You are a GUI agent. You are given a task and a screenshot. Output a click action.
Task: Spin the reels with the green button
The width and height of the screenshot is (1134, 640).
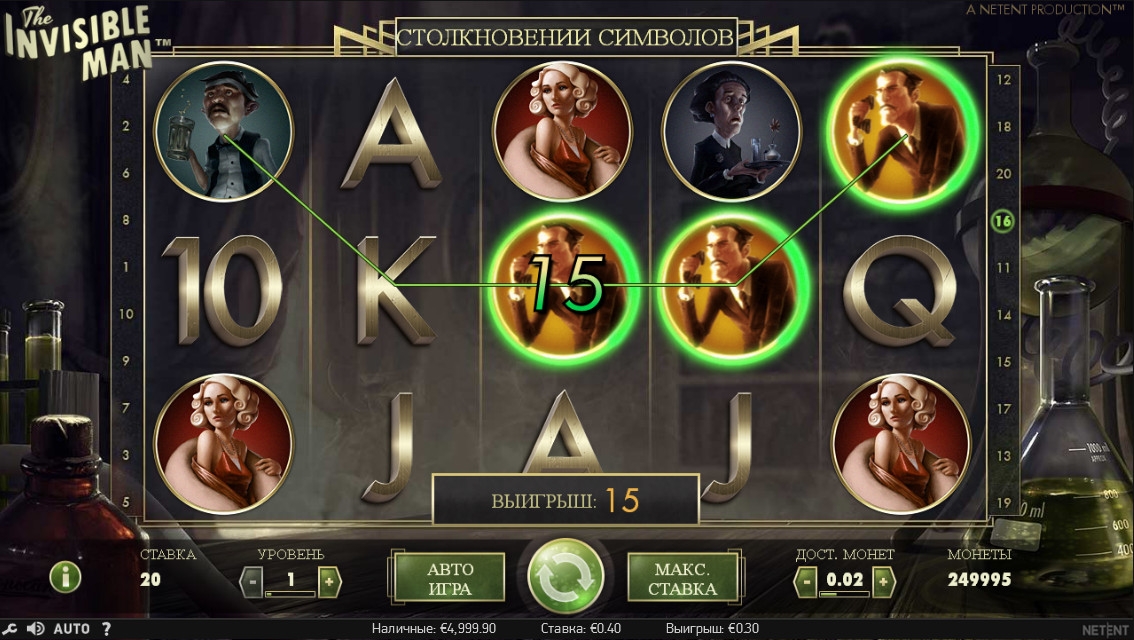[x=566, y=577]
